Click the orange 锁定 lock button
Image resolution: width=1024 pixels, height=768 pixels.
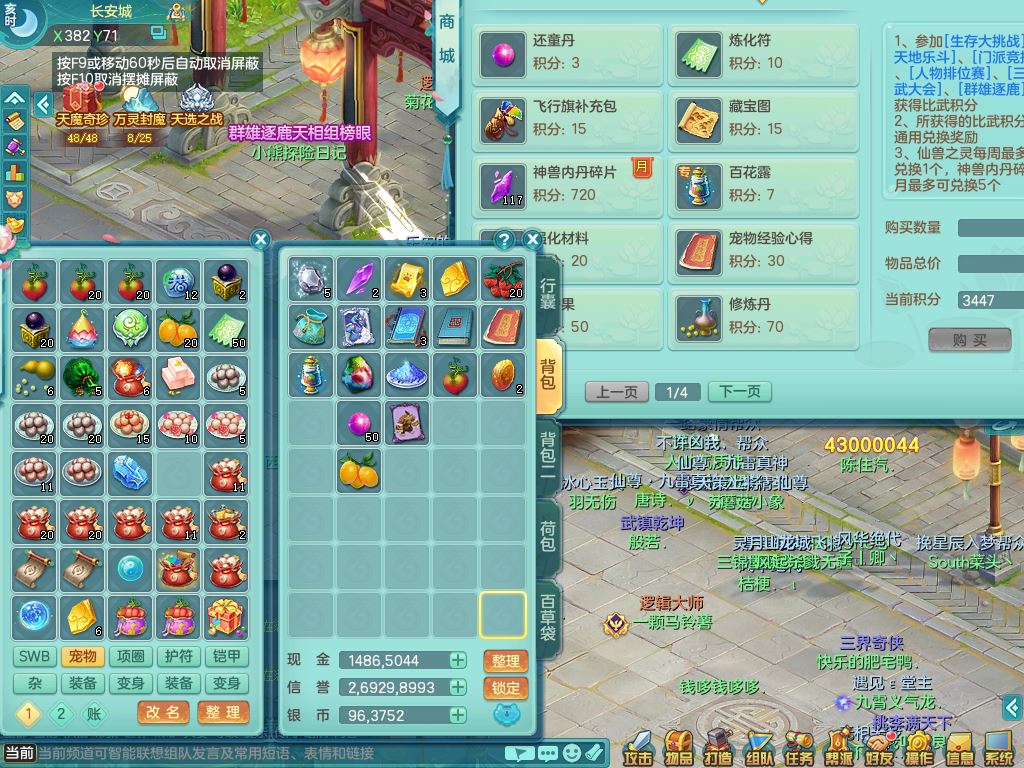pyautogui.click(x=506, y=688)
